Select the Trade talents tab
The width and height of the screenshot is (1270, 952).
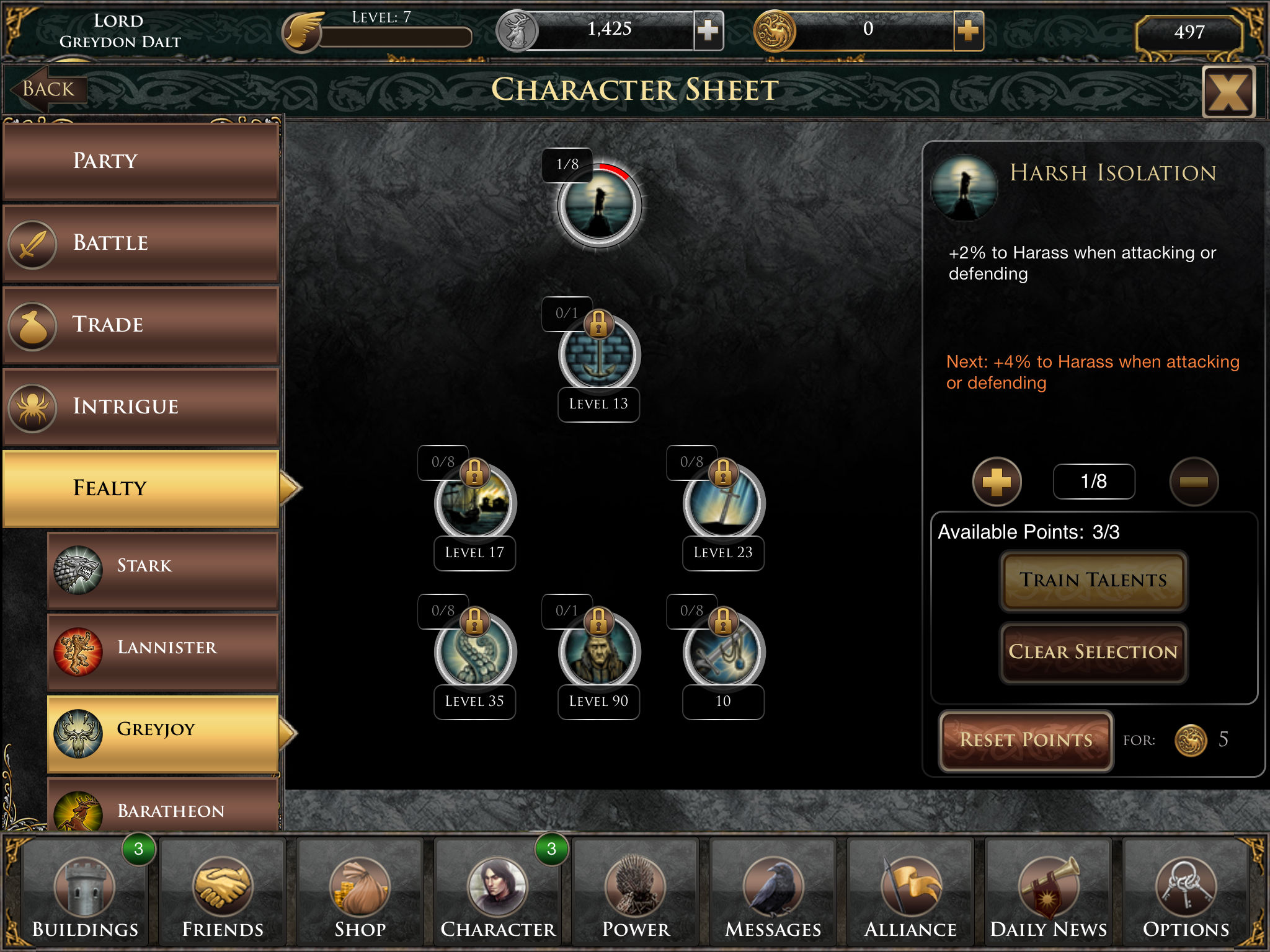point(141,325)
